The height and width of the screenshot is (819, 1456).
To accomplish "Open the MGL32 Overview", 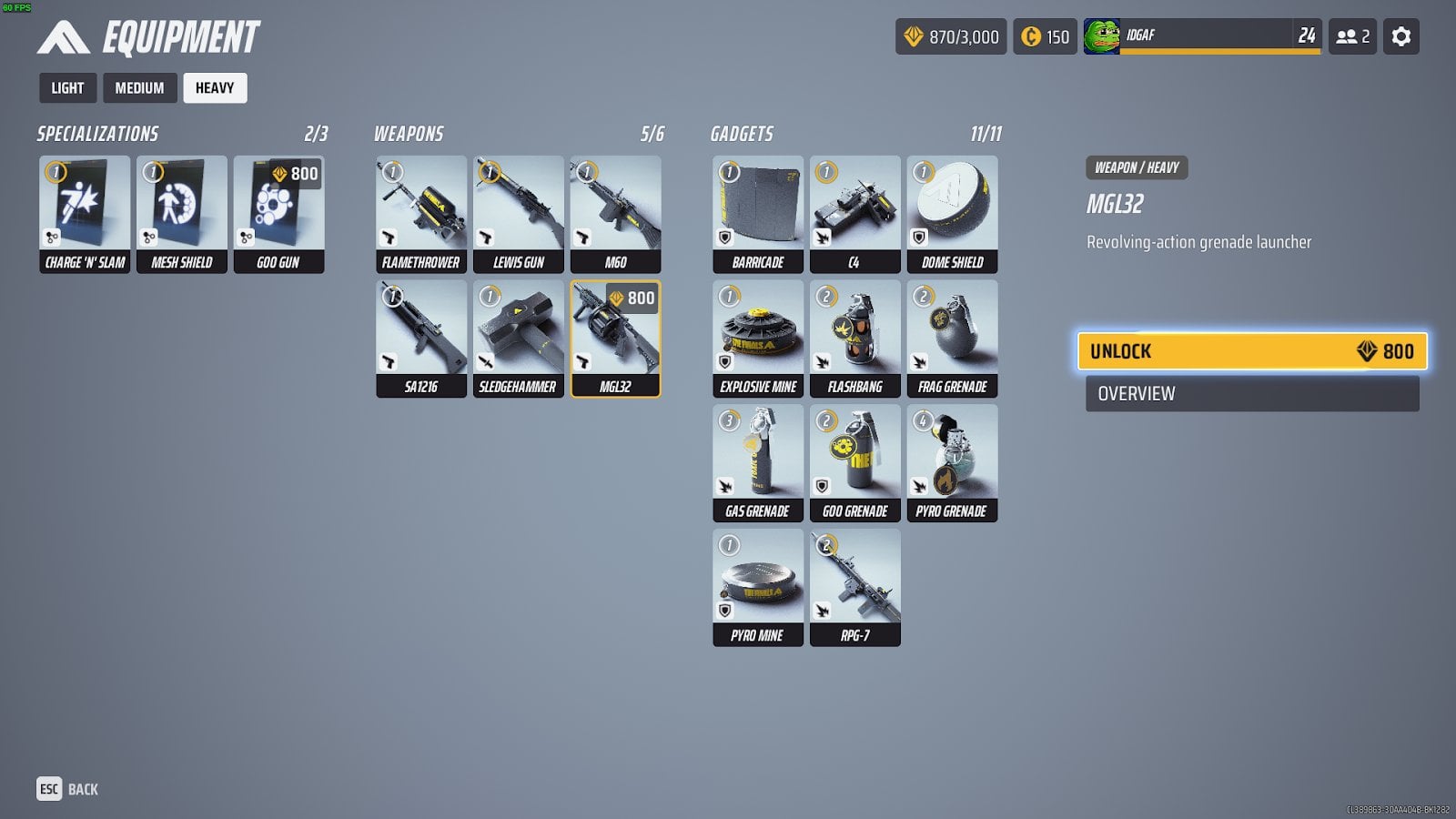I will [x=1251, y=394].
